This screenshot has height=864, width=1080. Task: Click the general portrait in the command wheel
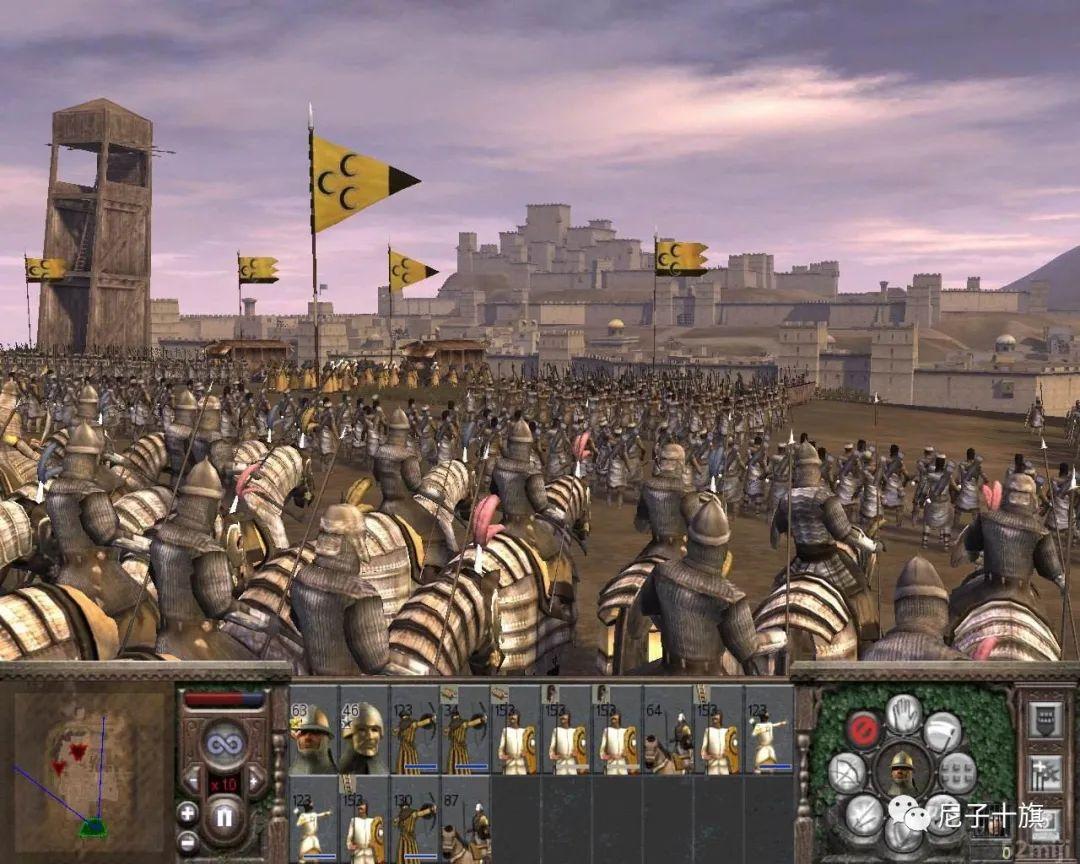click(903, 772)
